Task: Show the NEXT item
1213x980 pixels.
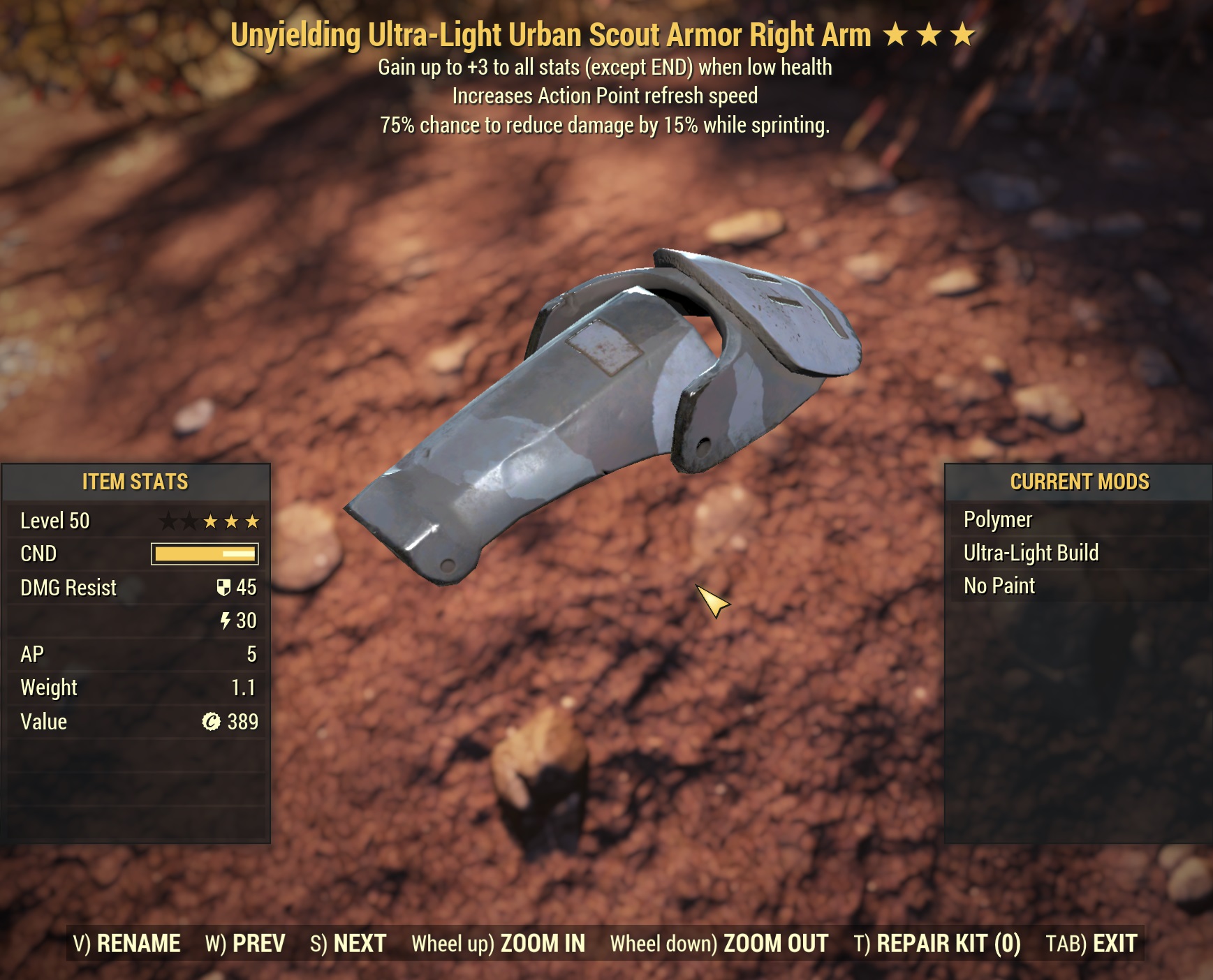Action: 348,944
